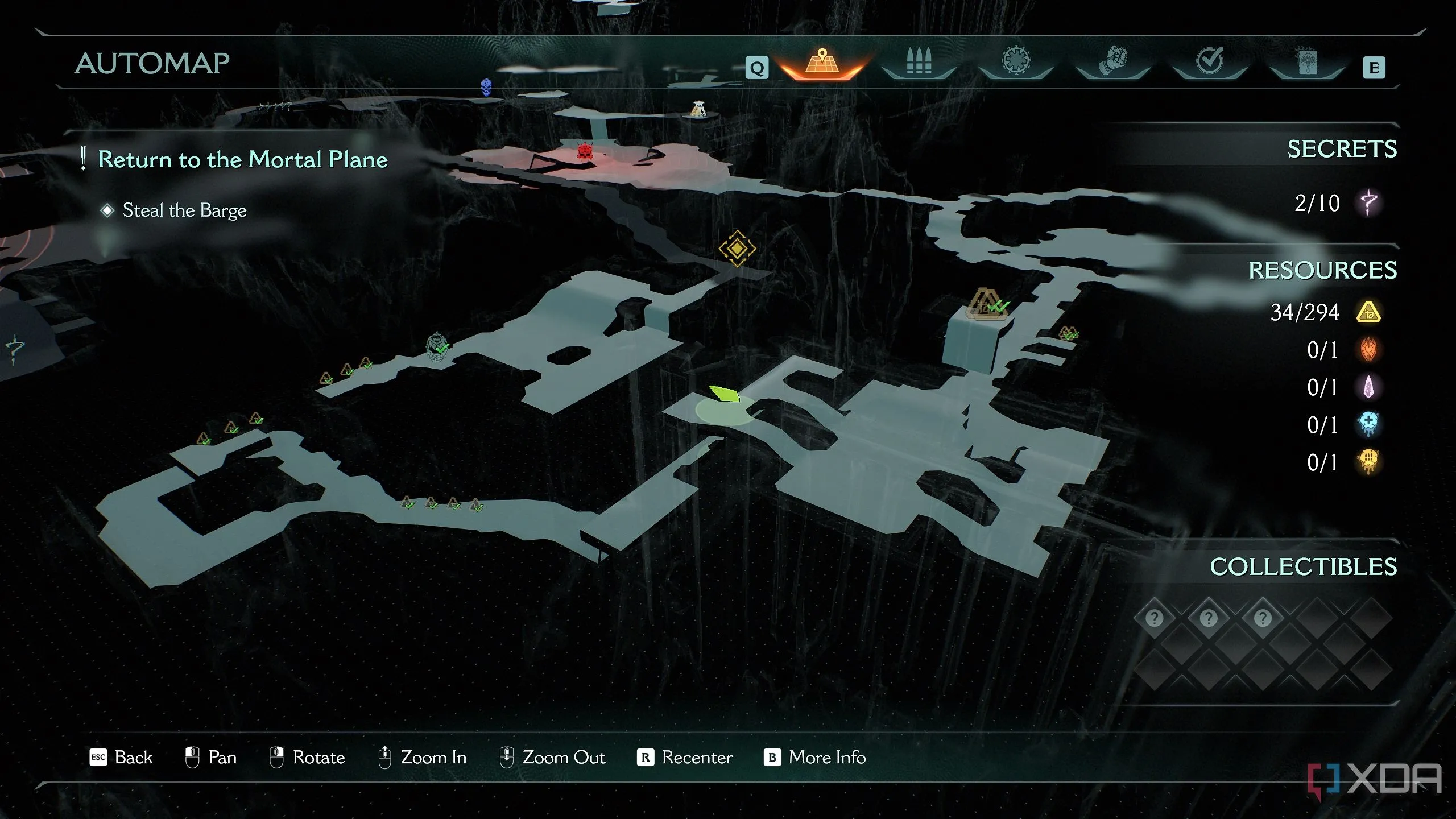Go Back from the automap
This screenshot has height=819, width=1456.
tap(121, 758)
